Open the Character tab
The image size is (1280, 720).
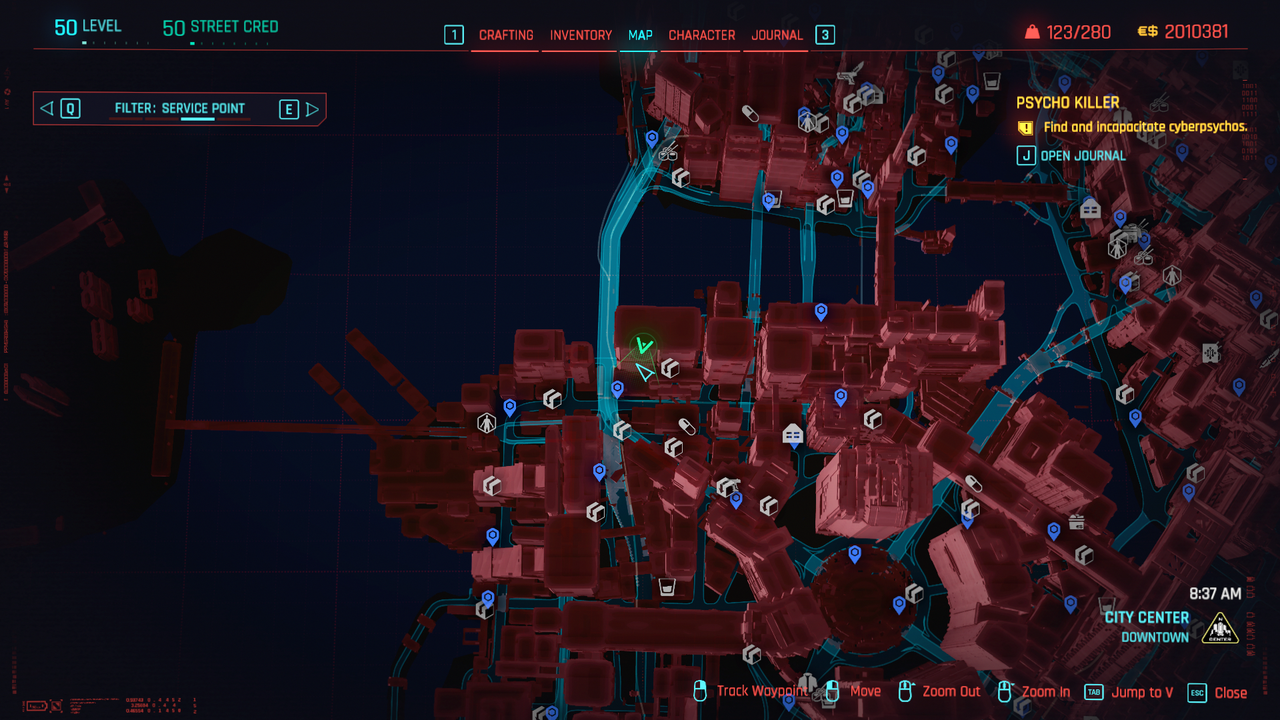[702, 35]
